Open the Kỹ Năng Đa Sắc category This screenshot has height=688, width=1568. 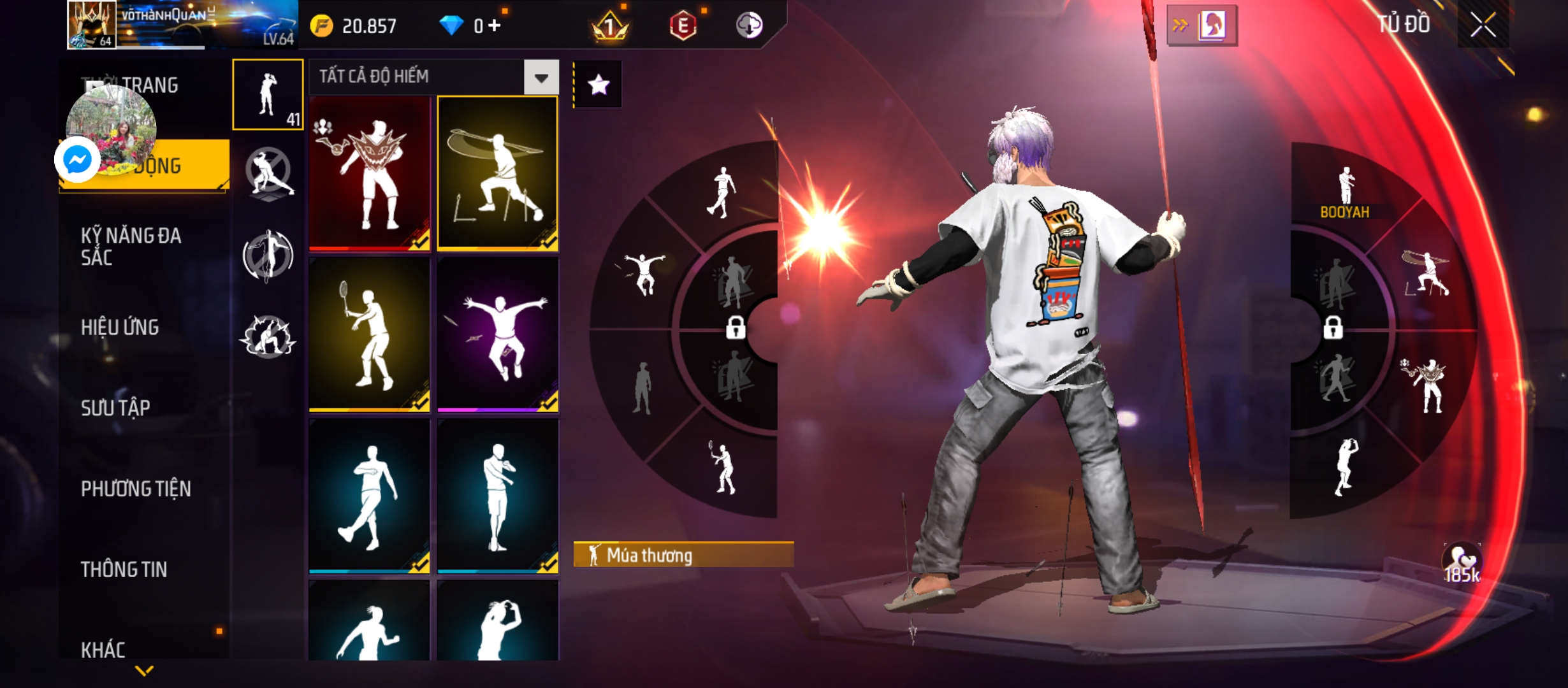131,247
